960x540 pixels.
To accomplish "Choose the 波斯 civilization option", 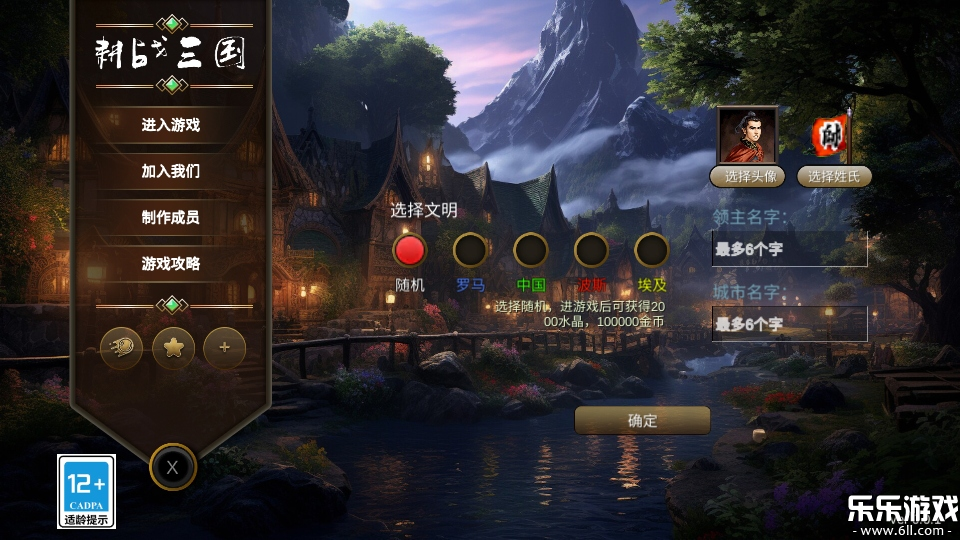I will click(x=591, y=250).
